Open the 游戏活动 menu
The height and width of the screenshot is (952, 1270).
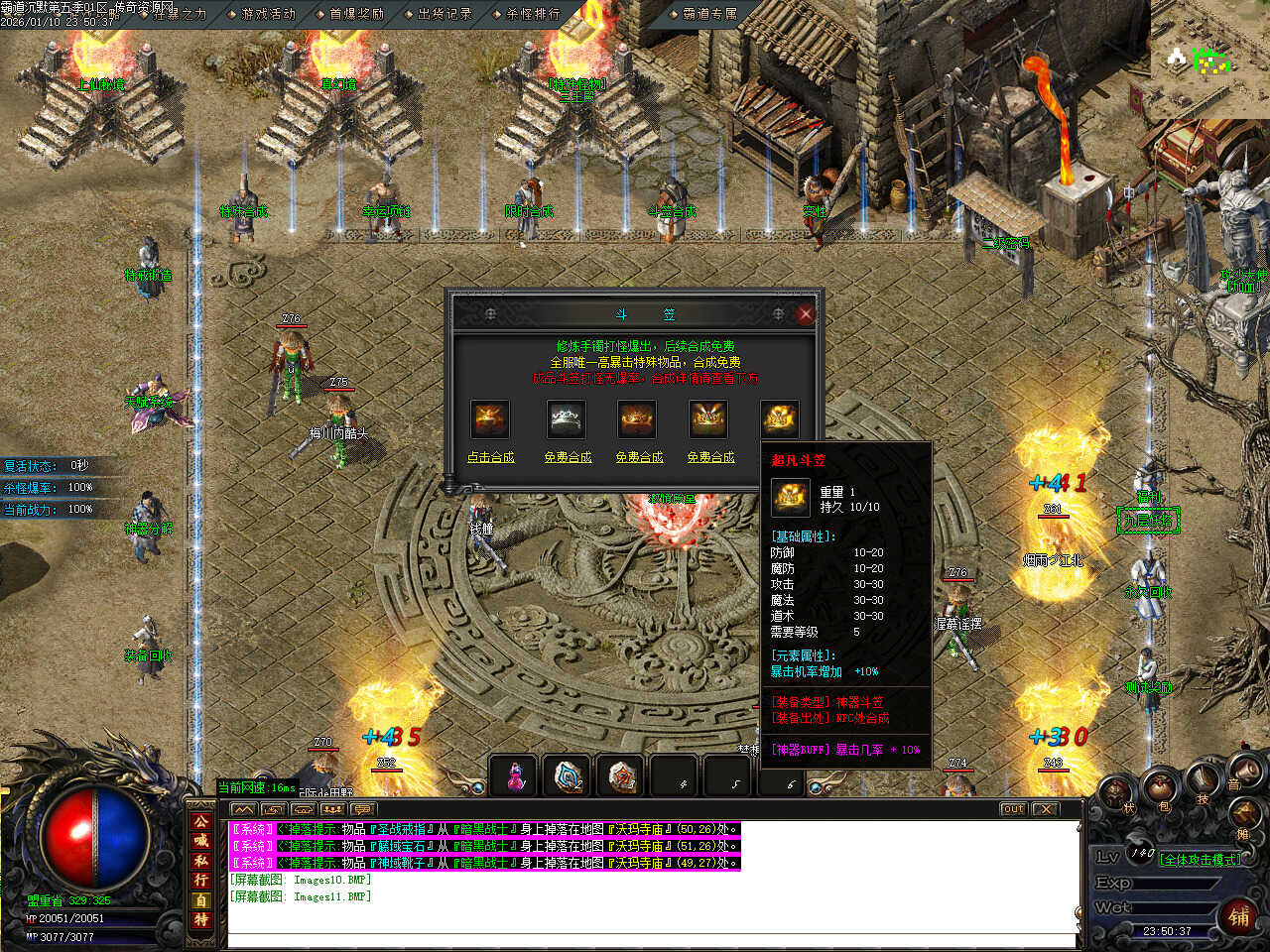[269, 14]
